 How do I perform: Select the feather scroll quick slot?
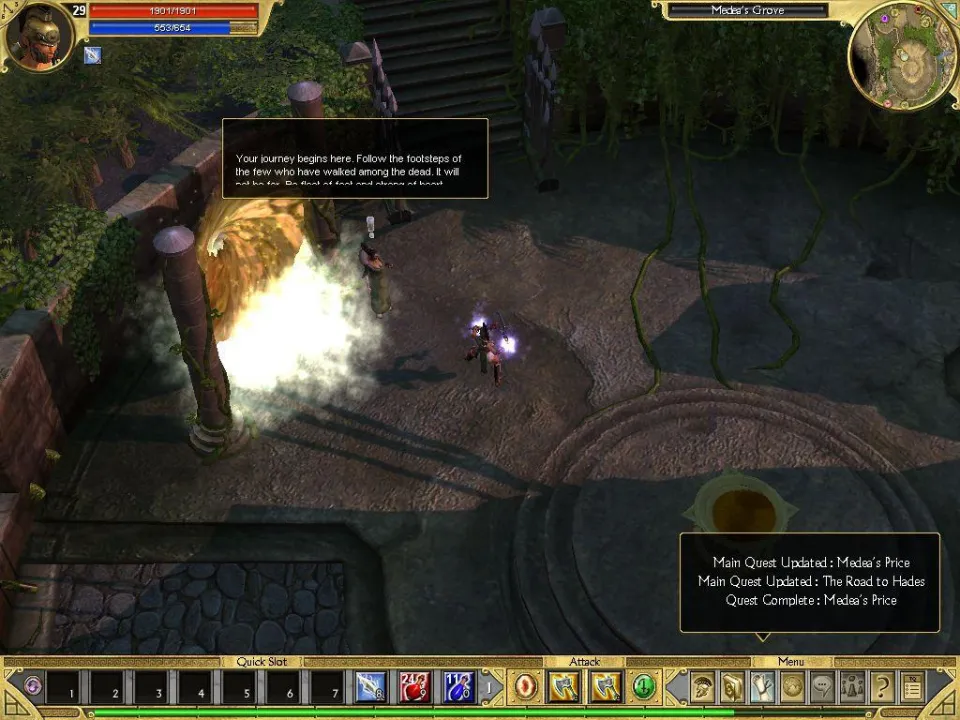pos(370,686)
